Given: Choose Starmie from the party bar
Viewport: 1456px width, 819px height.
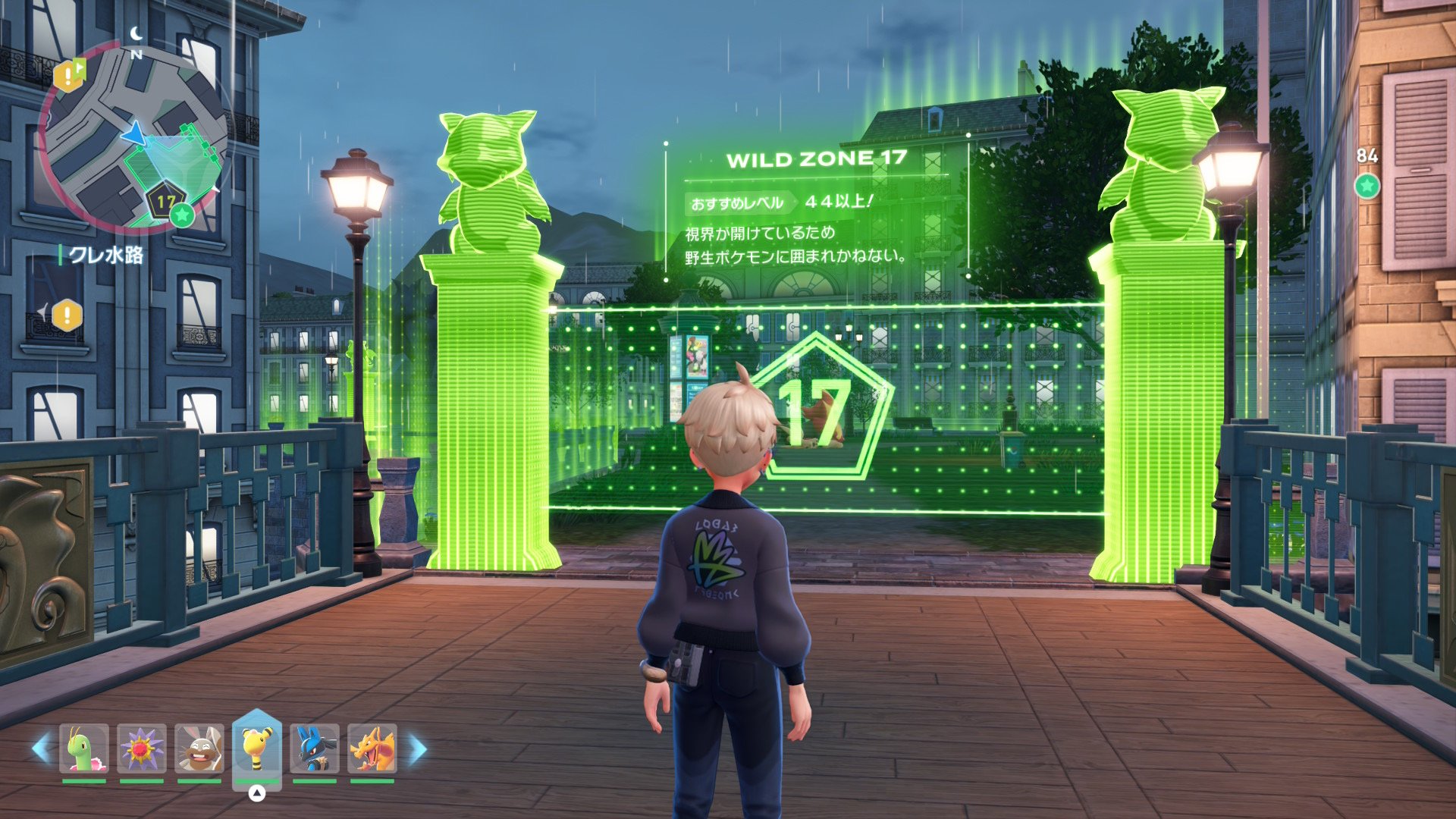Looking at the screenshot, I should (x=142, y=749).
